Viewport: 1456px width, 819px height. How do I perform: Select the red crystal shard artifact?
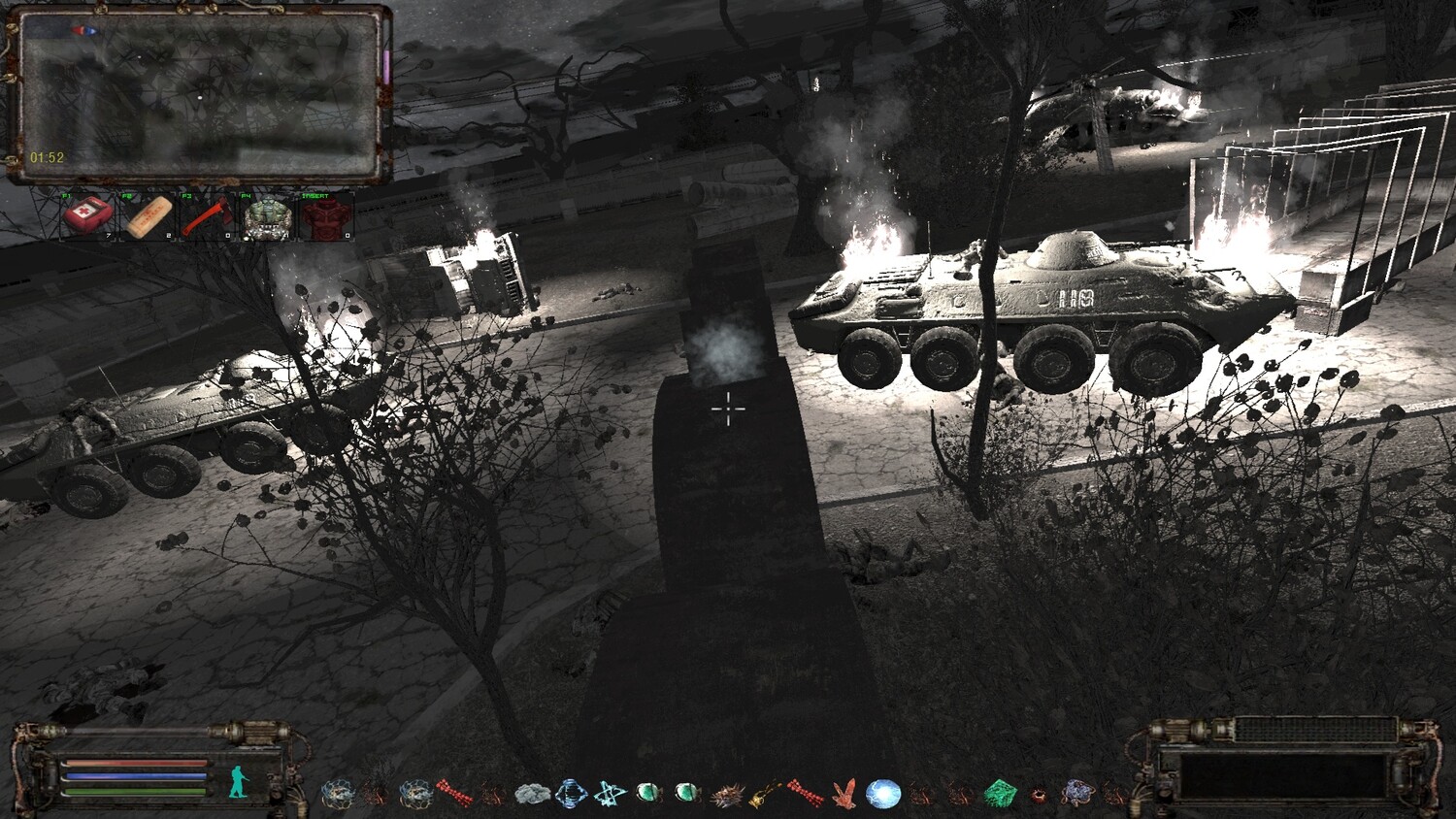tap(844, 794)
